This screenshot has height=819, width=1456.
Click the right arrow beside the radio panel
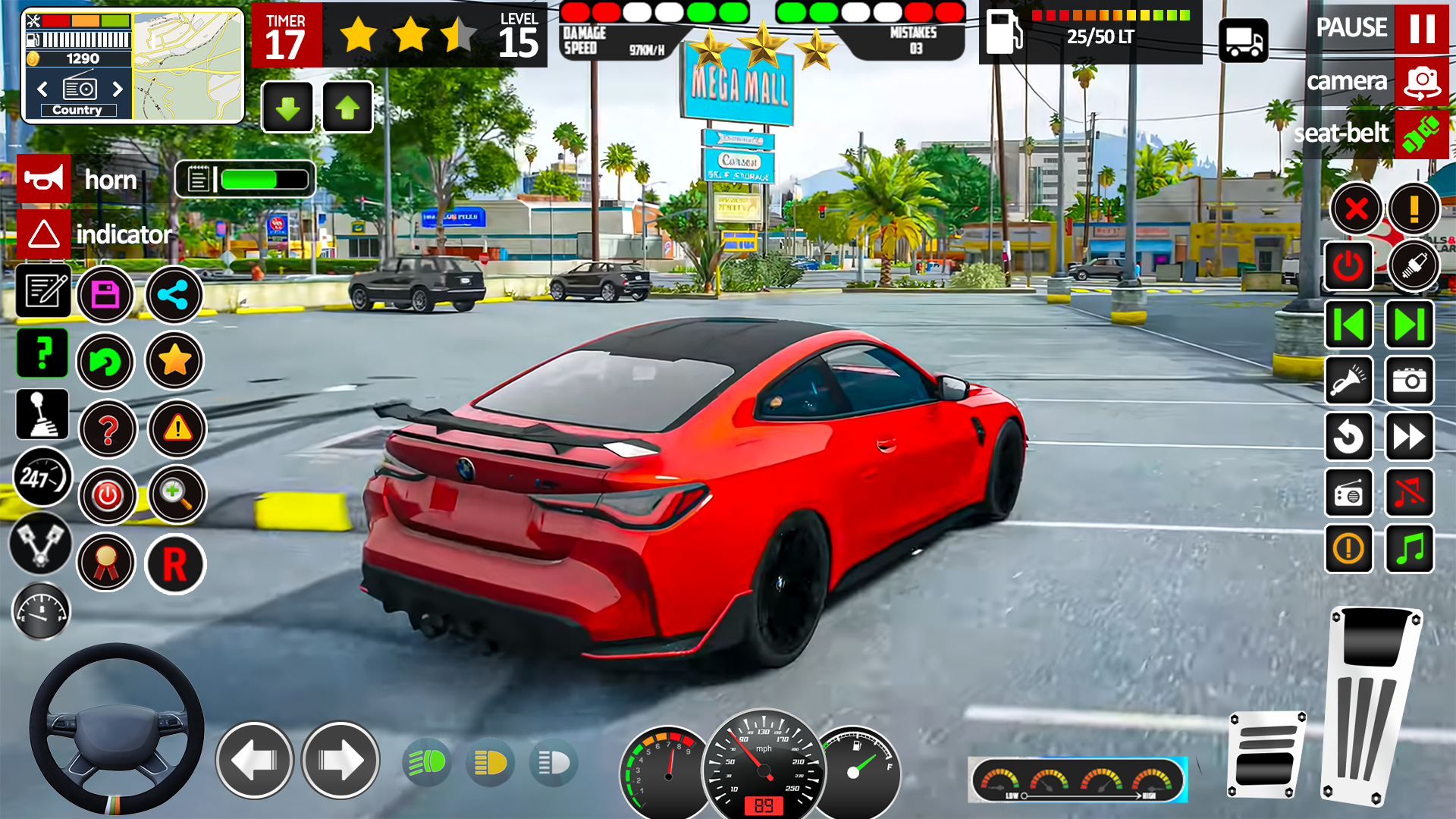click(x=118, y=89)
